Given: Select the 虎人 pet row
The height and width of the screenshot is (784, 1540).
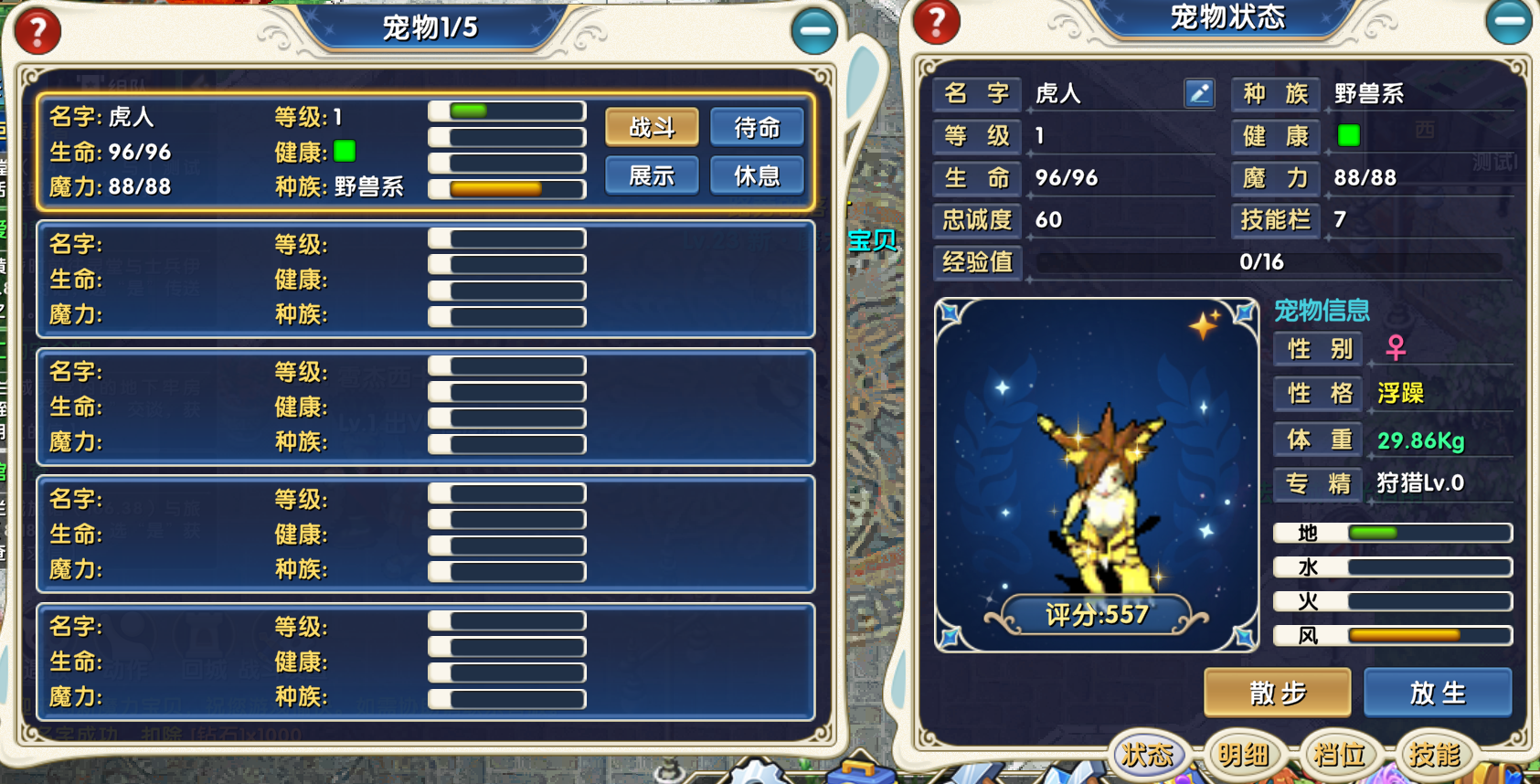Looking at the screenshot, I should (x=228, y=152).
